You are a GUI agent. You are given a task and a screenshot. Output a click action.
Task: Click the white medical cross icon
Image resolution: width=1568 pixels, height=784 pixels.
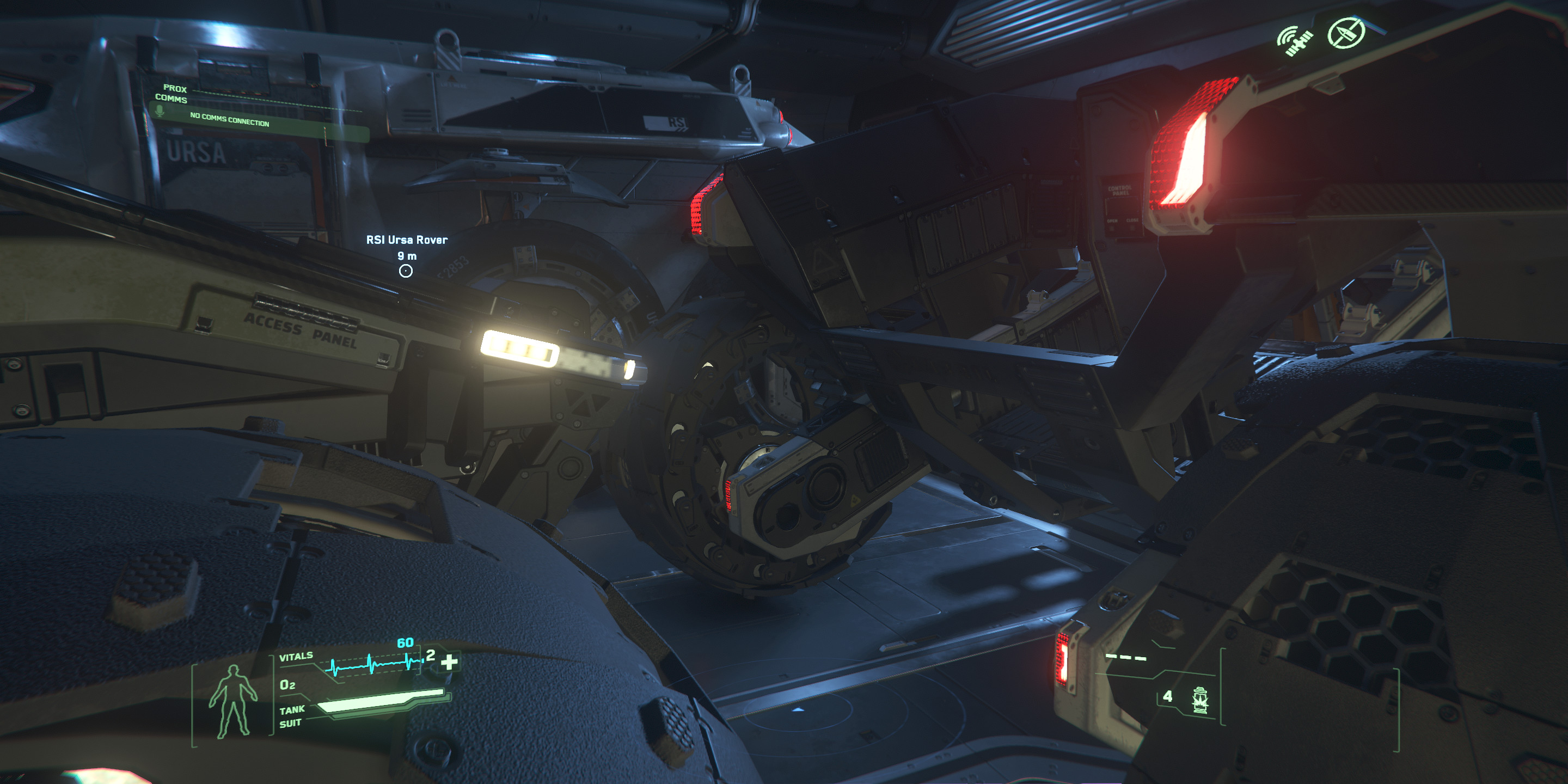tap(449, 661)
